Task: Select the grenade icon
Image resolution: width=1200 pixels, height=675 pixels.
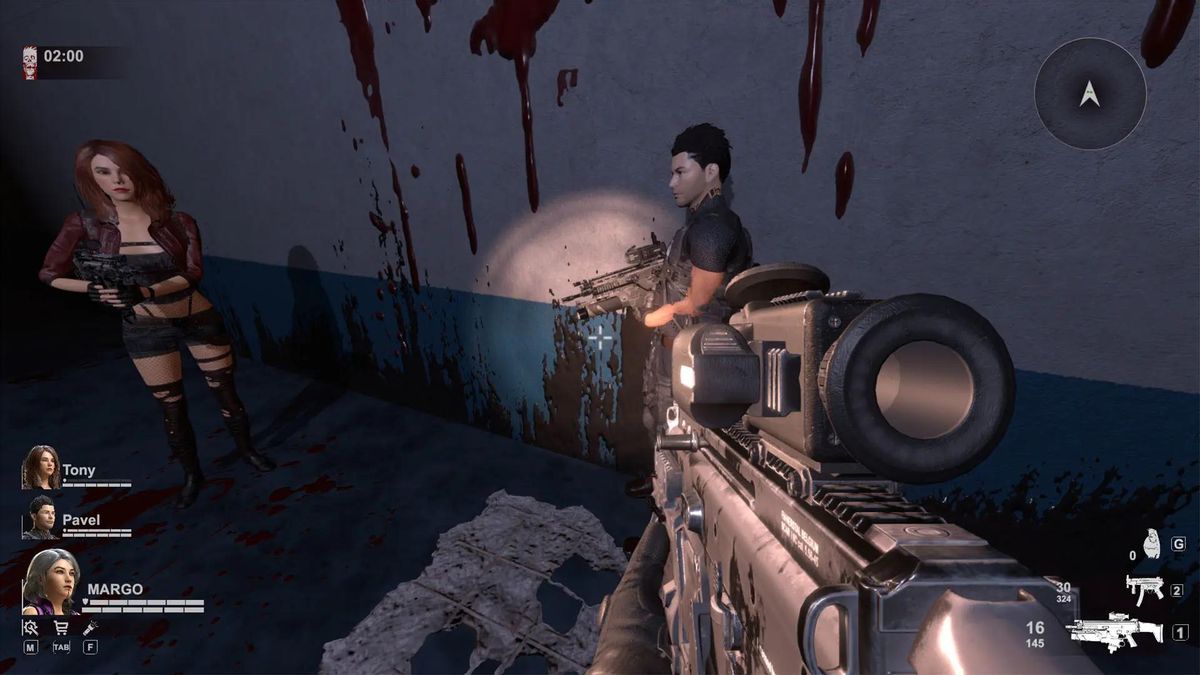Action: click(1151, 545)
